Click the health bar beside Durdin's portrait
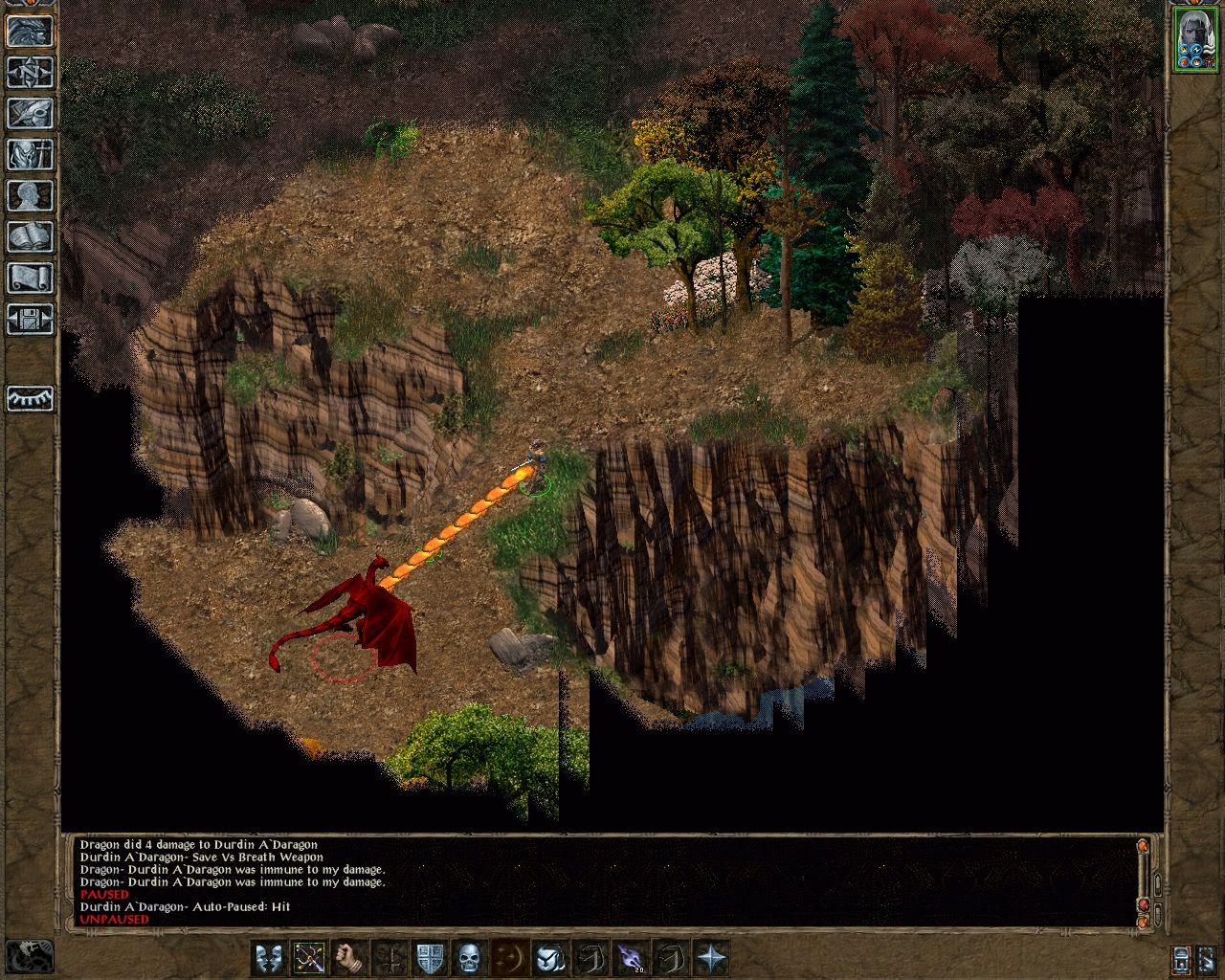The width and height of the screenshot is (1225, 980). click(x=1176, y=40)
